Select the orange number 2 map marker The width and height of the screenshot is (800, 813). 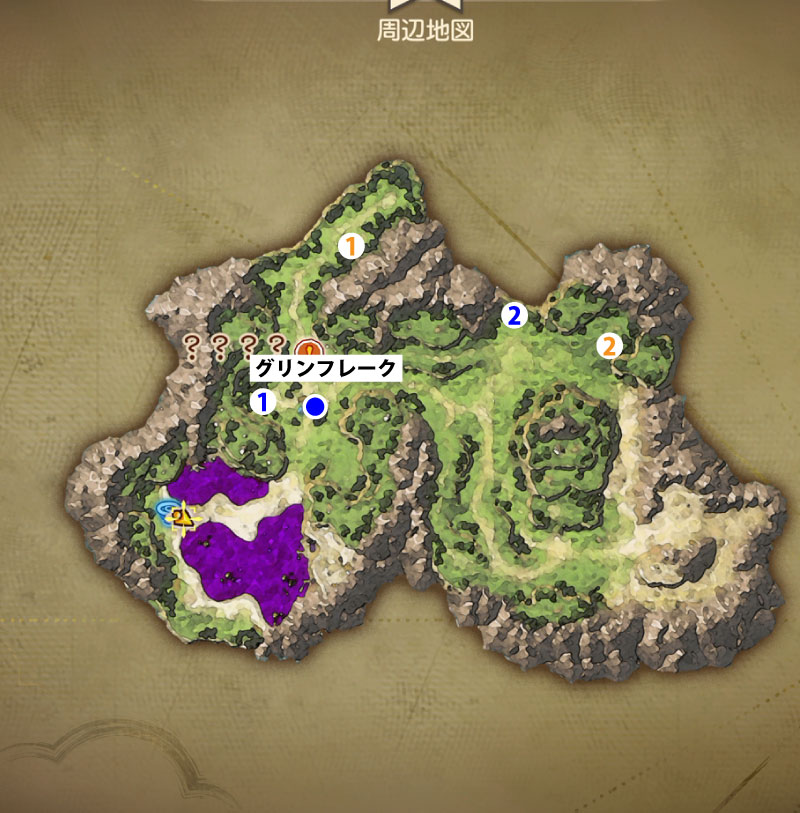[x=609, y=347]
